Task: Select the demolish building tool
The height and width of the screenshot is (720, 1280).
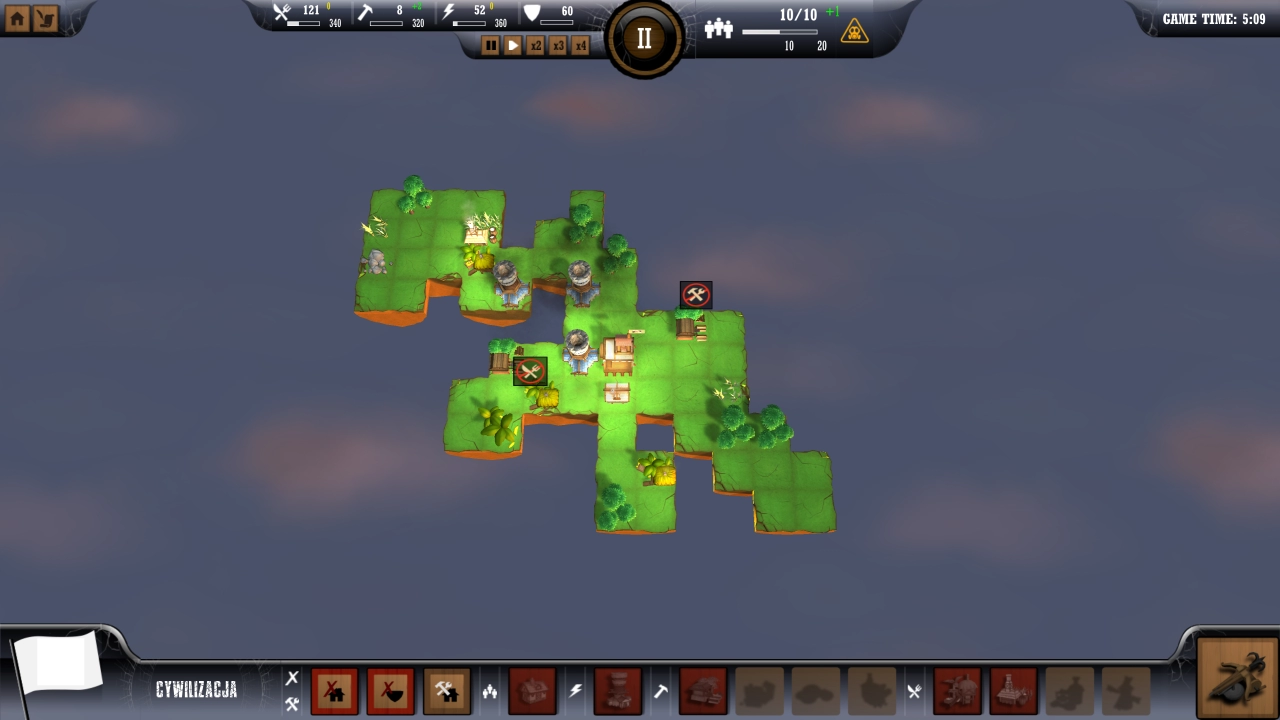Action: 335,690
